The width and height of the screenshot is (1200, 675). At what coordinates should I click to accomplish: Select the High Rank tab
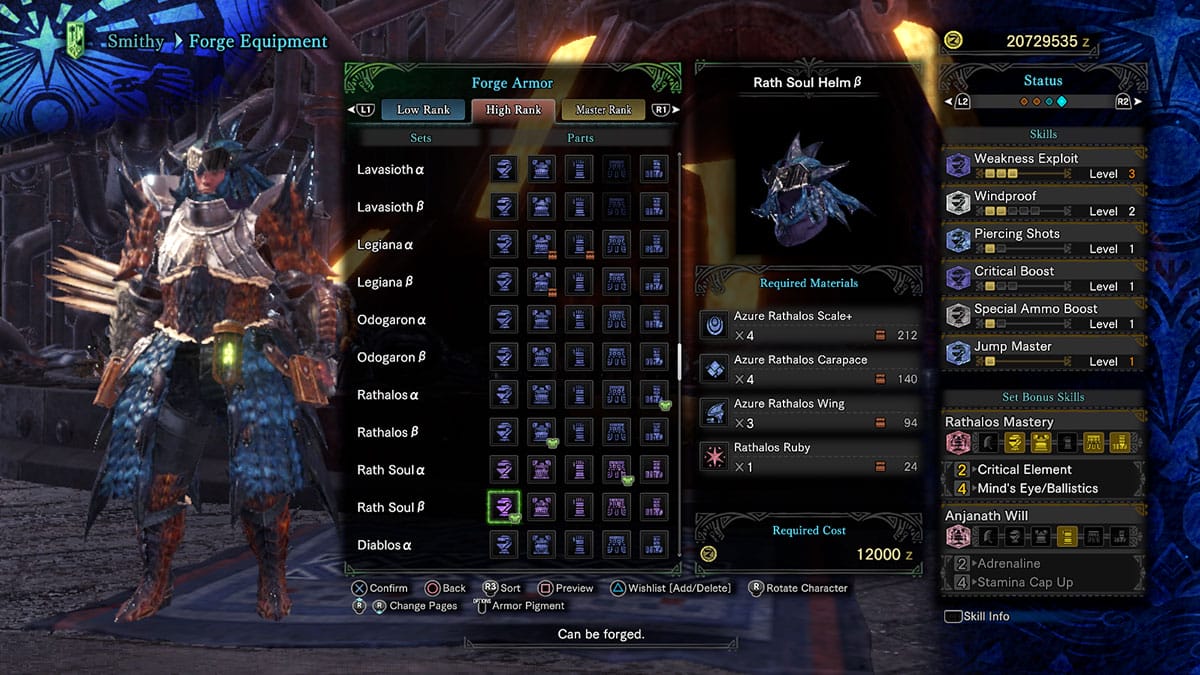pyautogui.click(x=513, y=110)
